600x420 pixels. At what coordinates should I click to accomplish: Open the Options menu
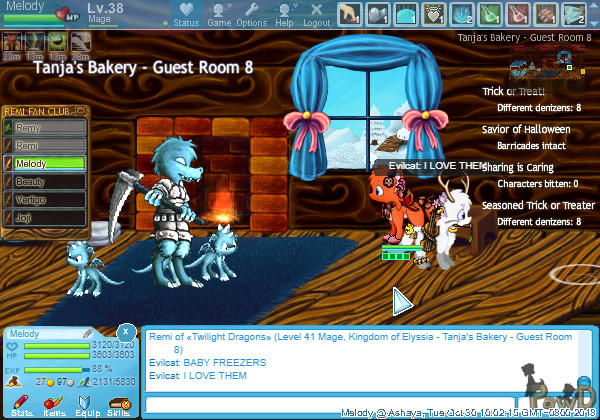click(x=251, y=13)
